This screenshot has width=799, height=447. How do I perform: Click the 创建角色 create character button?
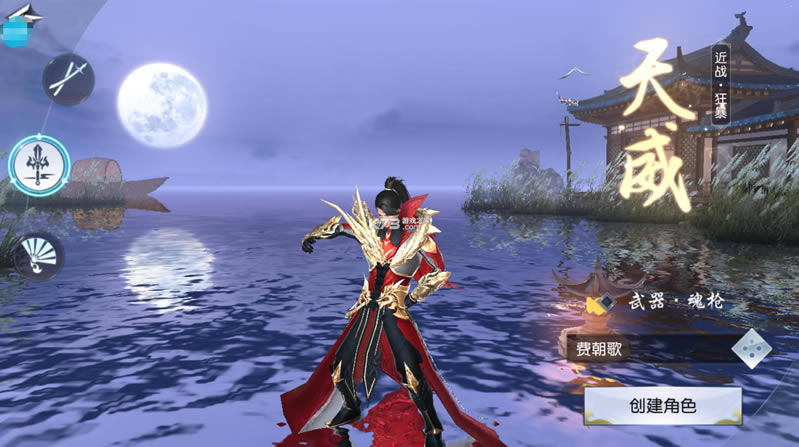[x=663, y=406]
